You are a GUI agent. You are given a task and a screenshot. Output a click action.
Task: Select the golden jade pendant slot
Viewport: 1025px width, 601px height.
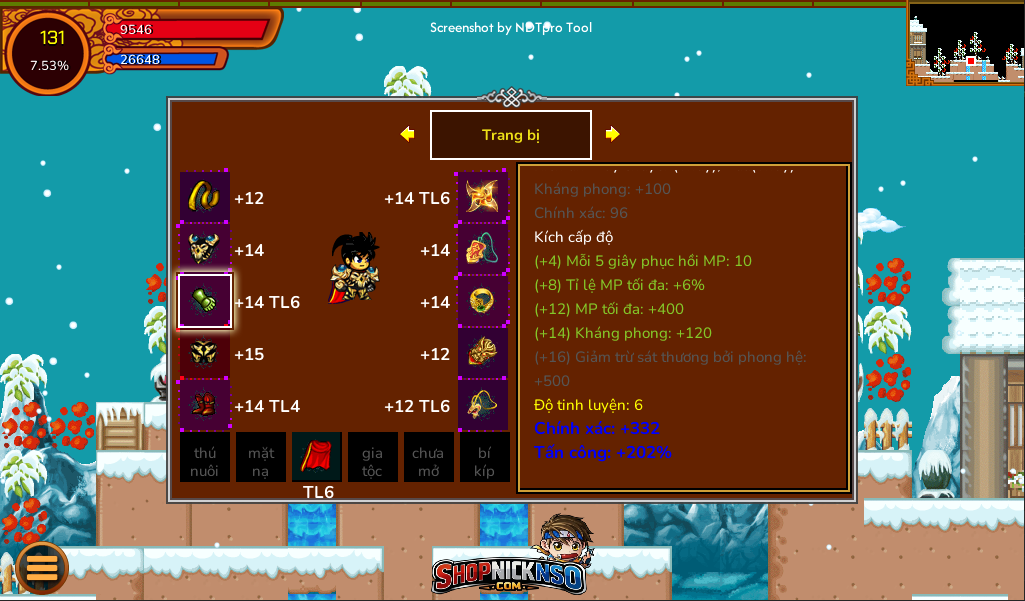pyautogui.click(x=483, y=353)
